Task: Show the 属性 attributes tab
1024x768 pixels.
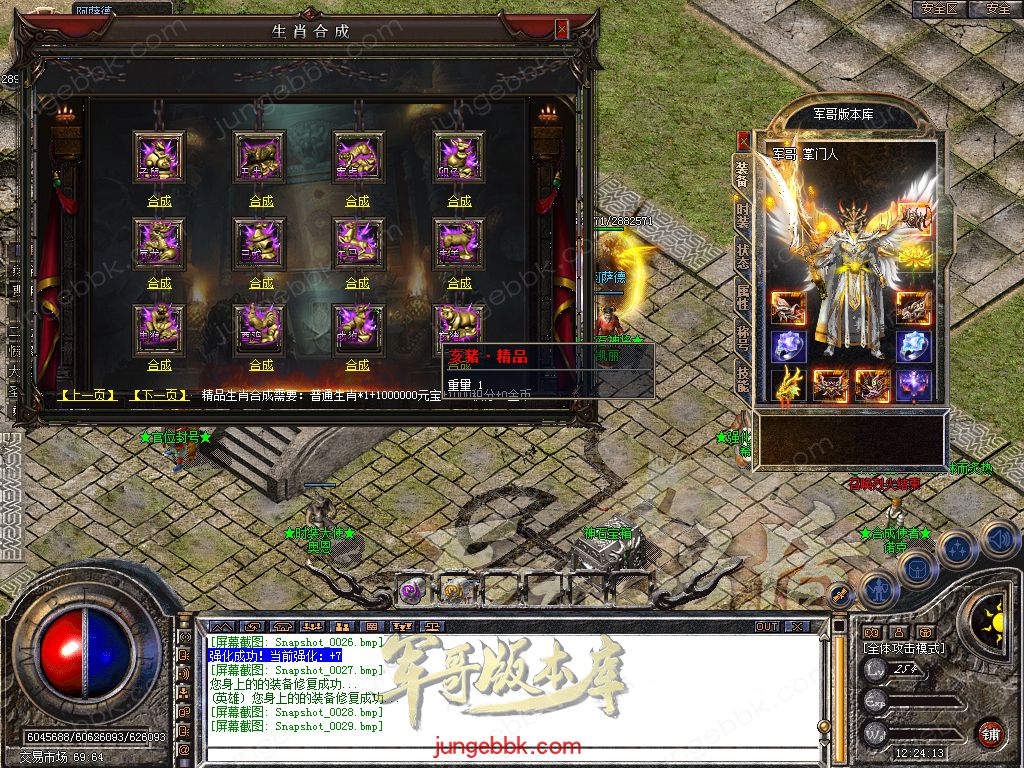Action: coord(742,297)
